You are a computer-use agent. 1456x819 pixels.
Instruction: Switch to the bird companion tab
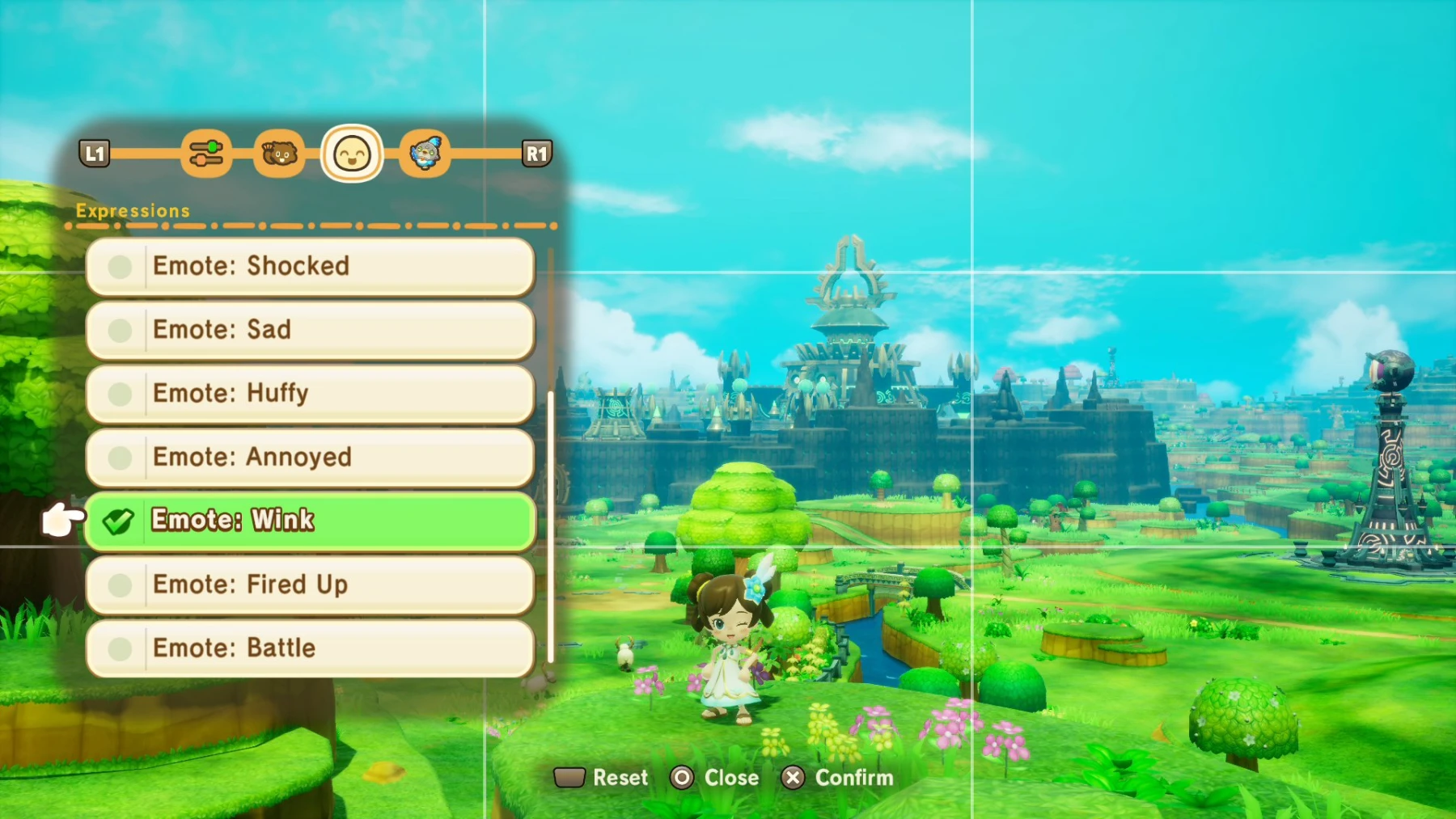pos(426,154)
